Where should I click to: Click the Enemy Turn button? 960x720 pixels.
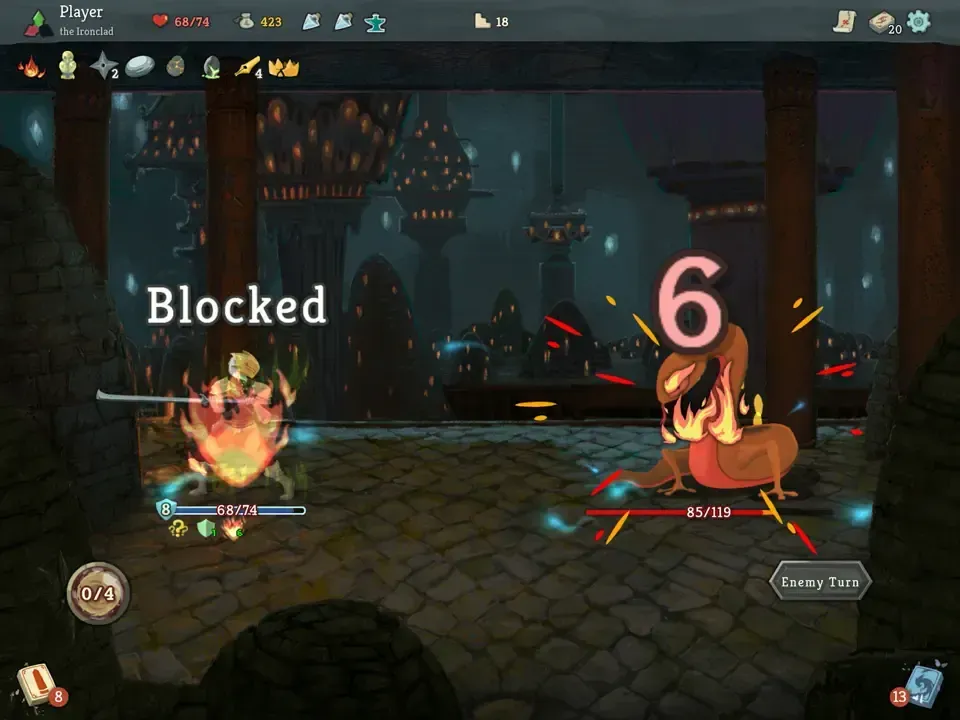coord(820,582)
